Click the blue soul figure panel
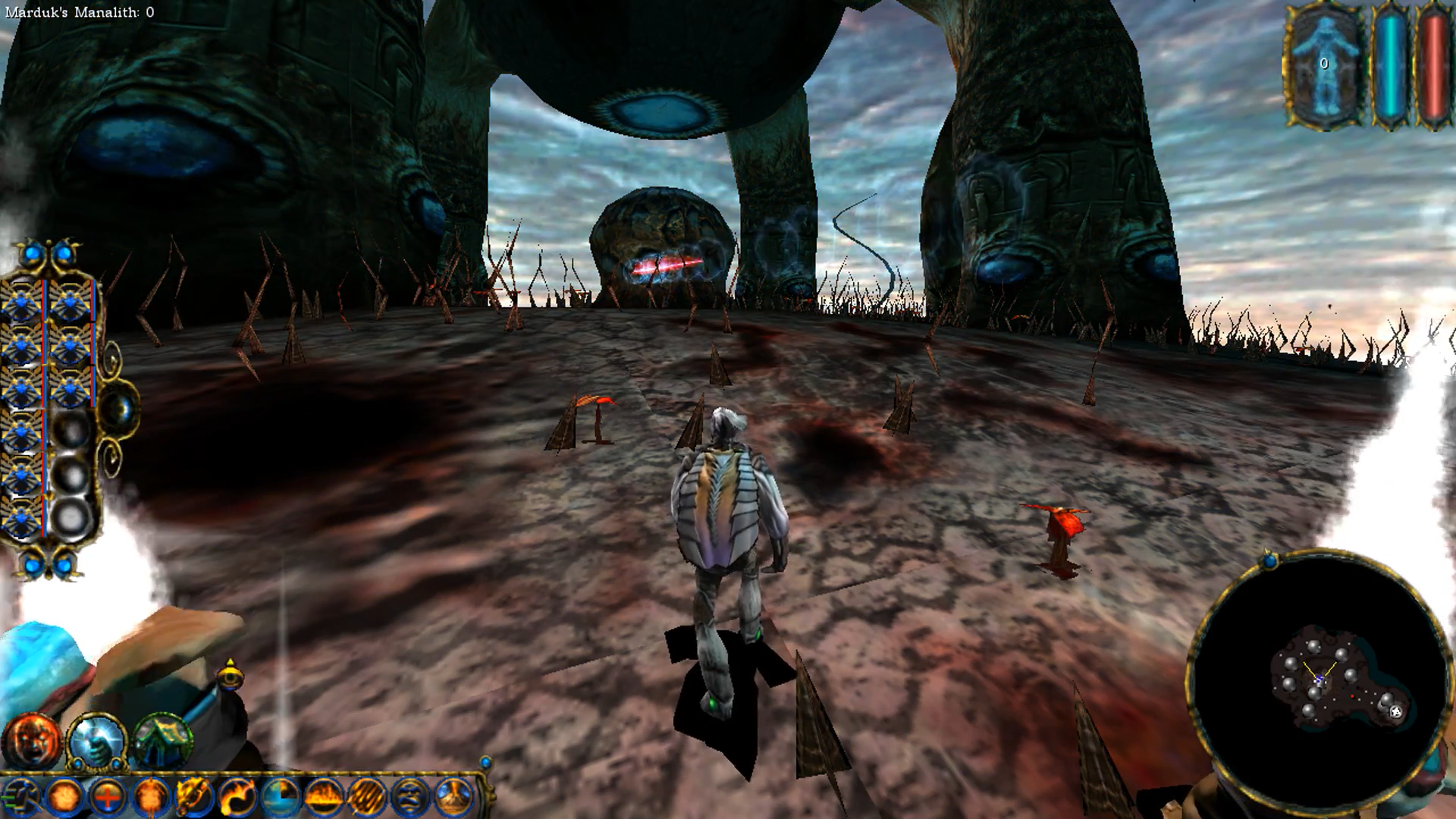 point(1323,65)
